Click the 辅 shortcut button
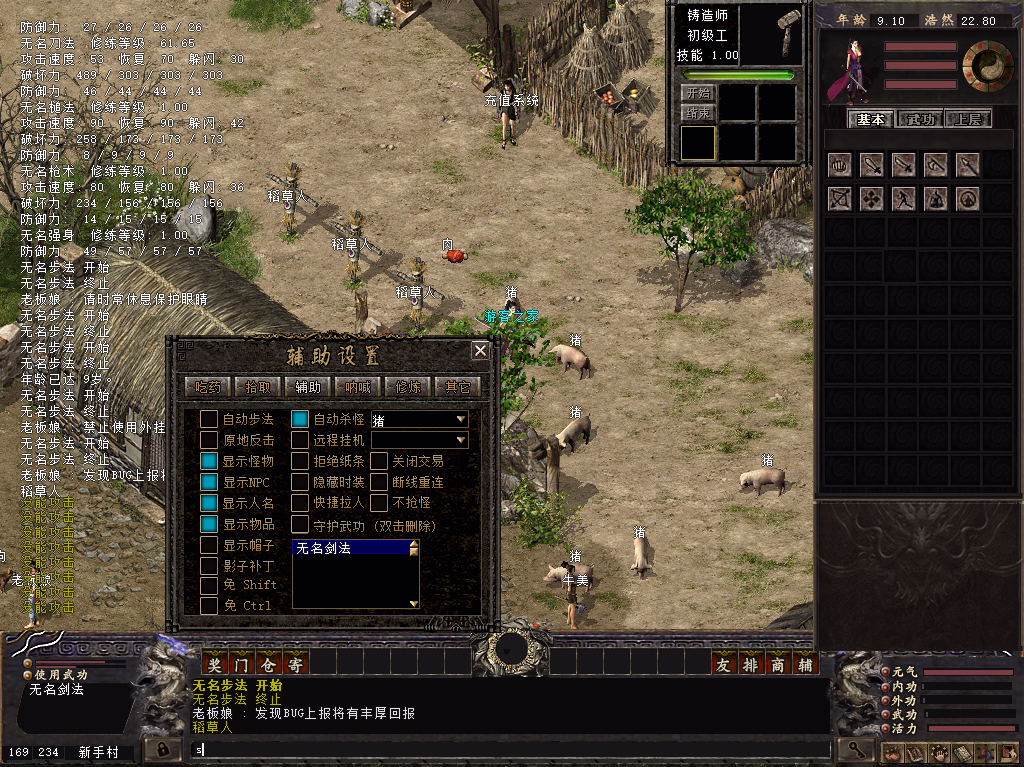 click(806, 663)
